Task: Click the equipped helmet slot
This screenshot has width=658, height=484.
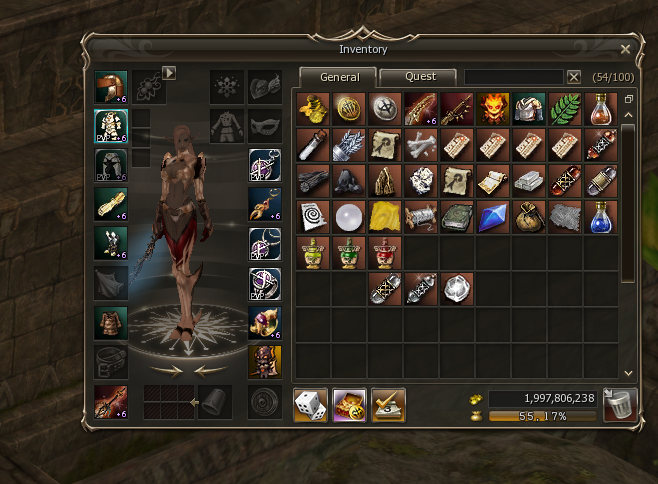Action: tap(109, 87)
